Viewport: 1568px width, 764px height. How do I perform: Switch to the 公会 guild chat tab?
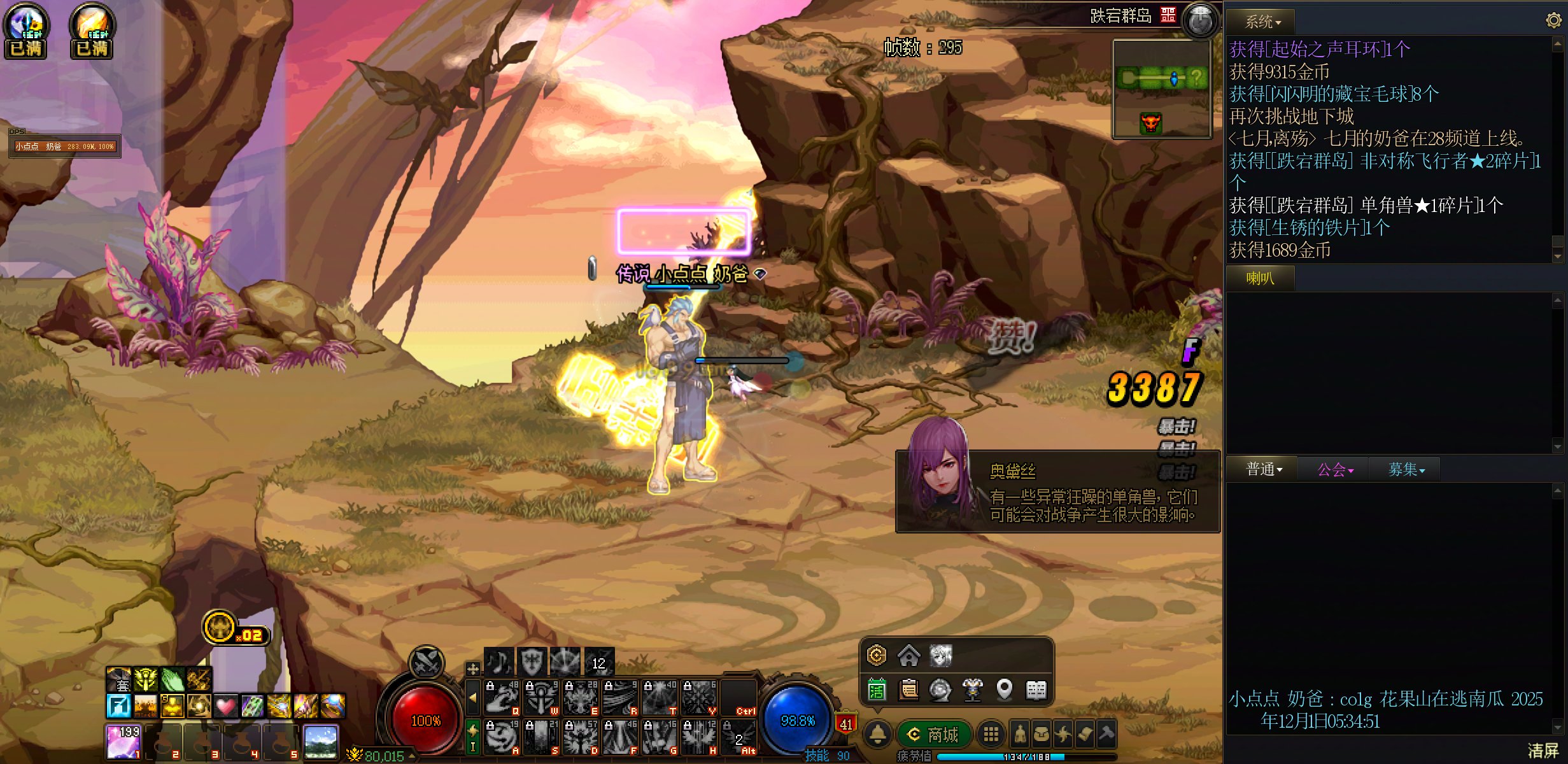tap(1334, 470)
